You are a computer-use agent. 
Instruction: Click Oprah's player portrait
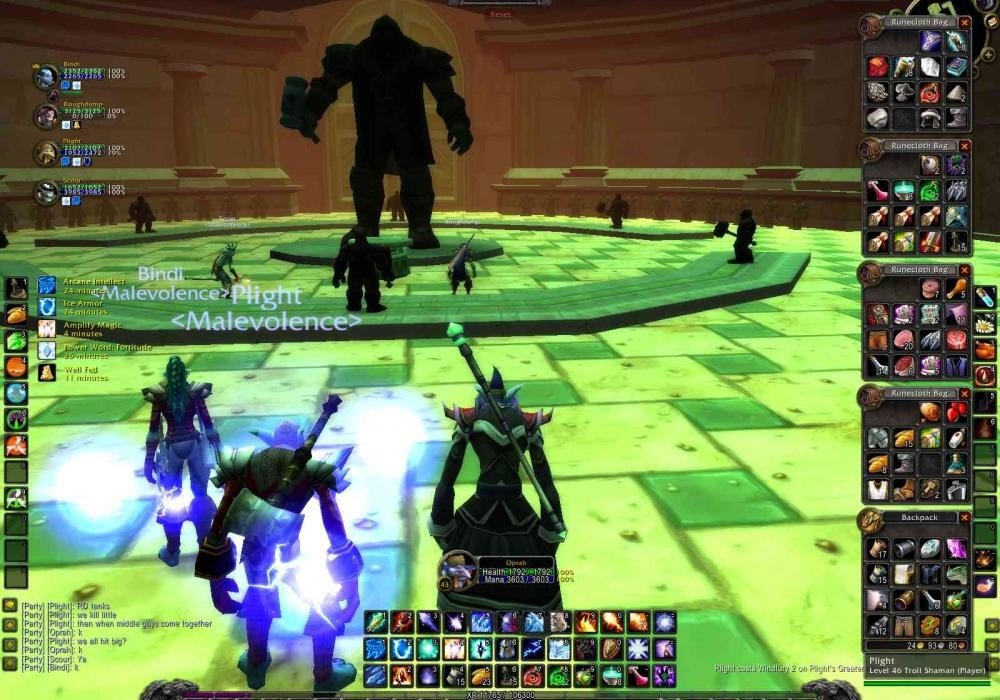click(x=457, y=572)
